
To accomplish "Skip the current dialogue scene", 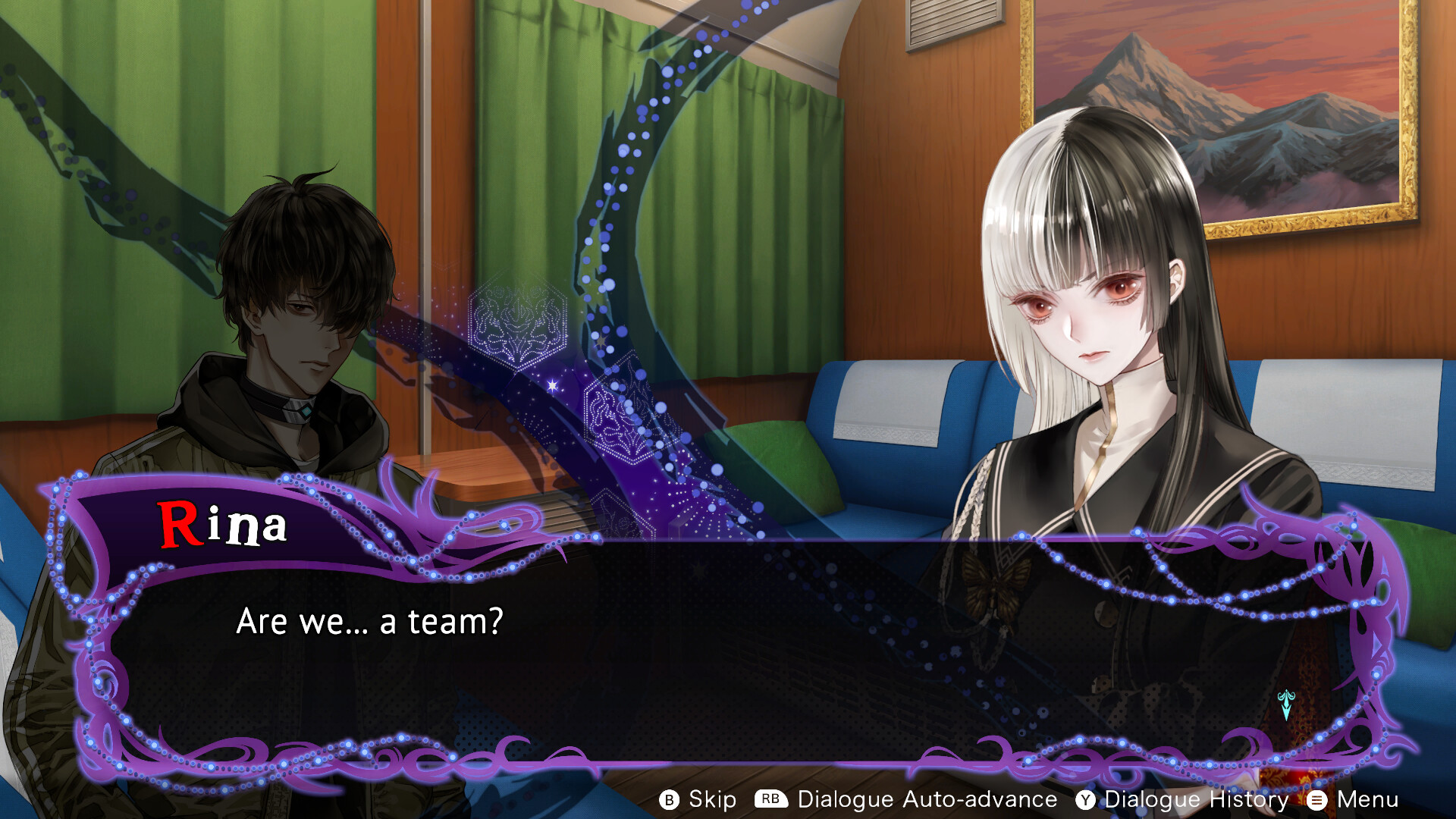I will point(698,799).
